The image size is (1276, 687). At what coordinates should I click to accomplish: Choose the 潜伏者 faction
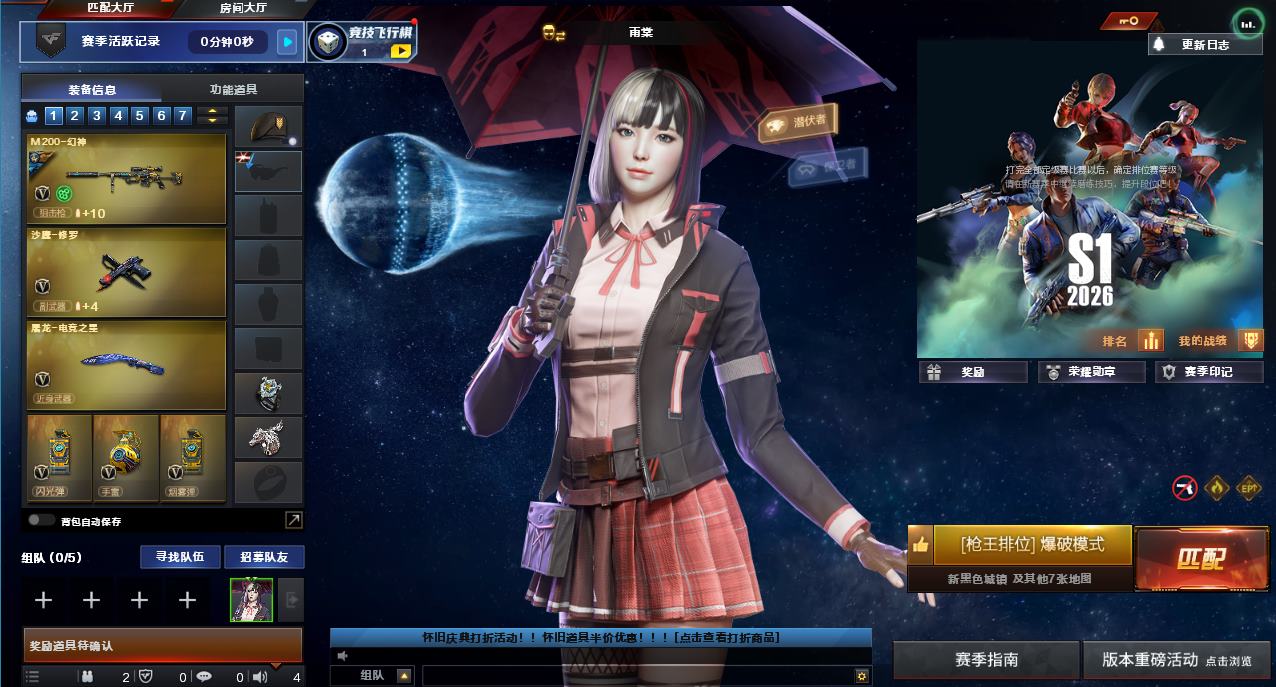tap(798, 122)
